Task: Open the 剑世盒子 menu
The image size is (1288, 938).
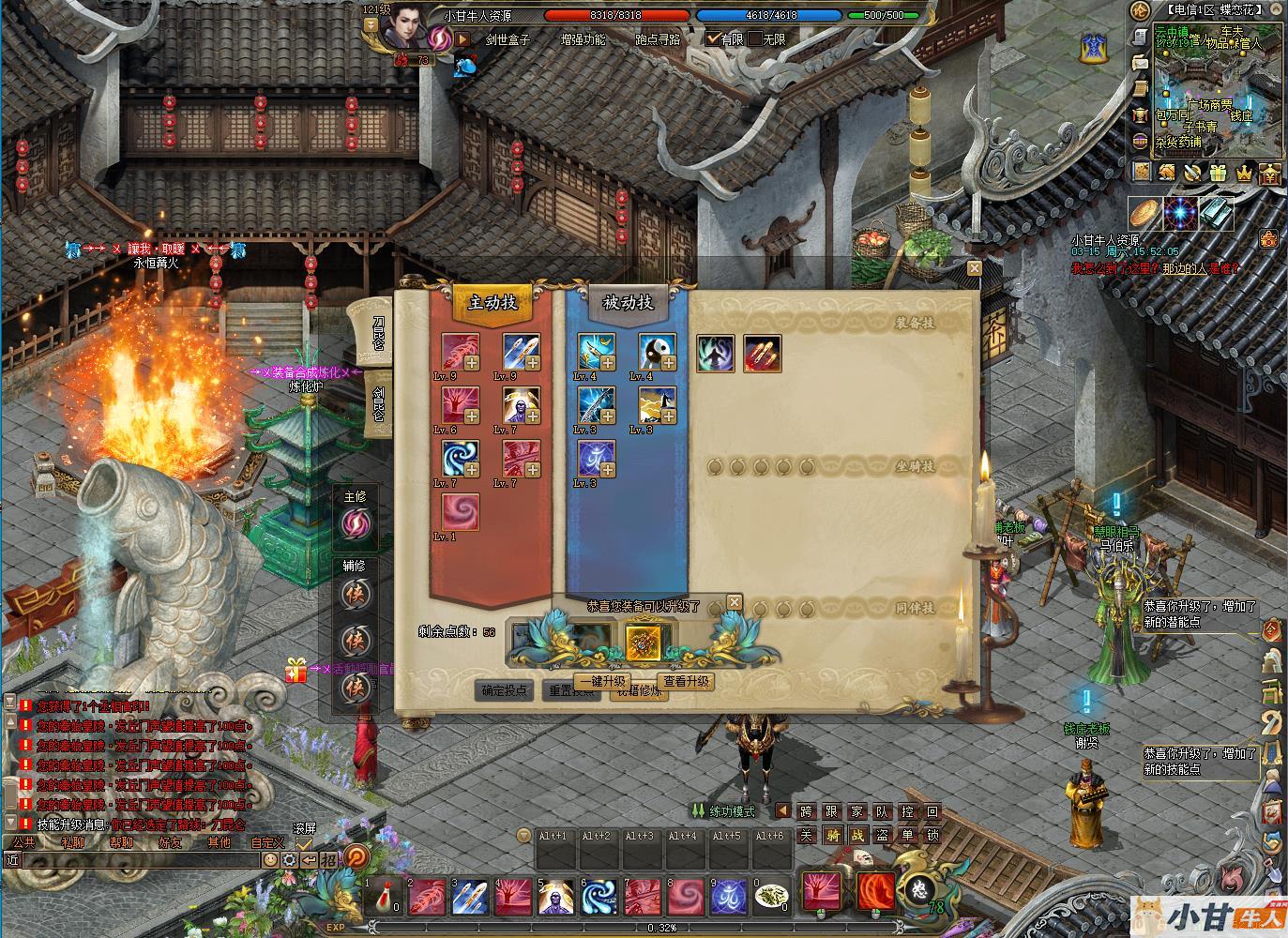Action: (508, 39)
